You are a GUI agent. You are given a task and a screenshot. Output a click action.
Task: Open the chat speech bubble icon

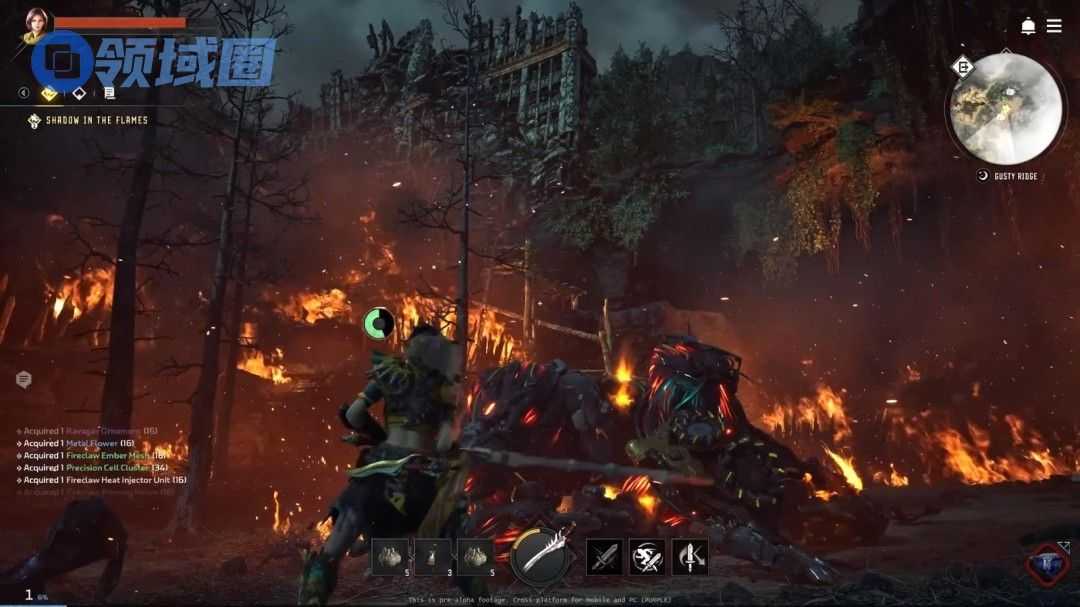(x=24, y=380)
